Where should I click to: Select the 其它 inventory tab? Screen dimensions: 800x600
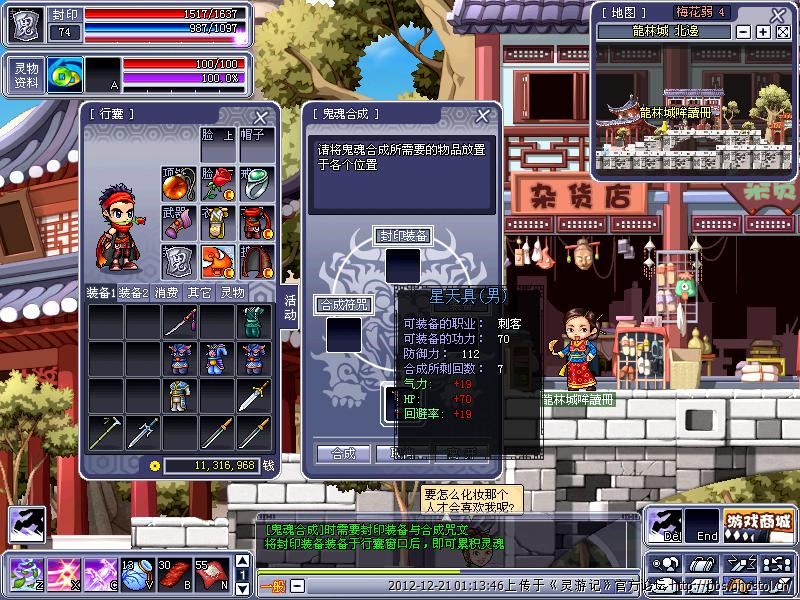tap(199, 293)
